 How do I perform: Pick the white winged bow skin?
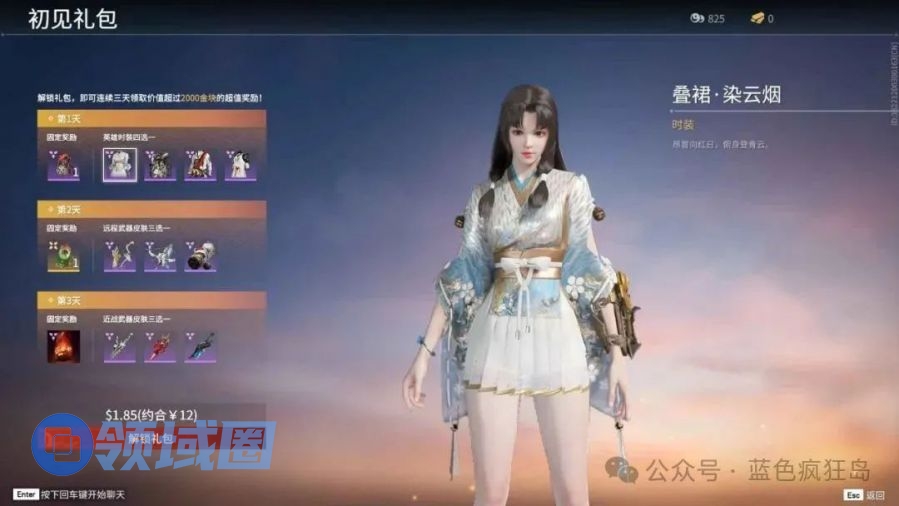160,255
